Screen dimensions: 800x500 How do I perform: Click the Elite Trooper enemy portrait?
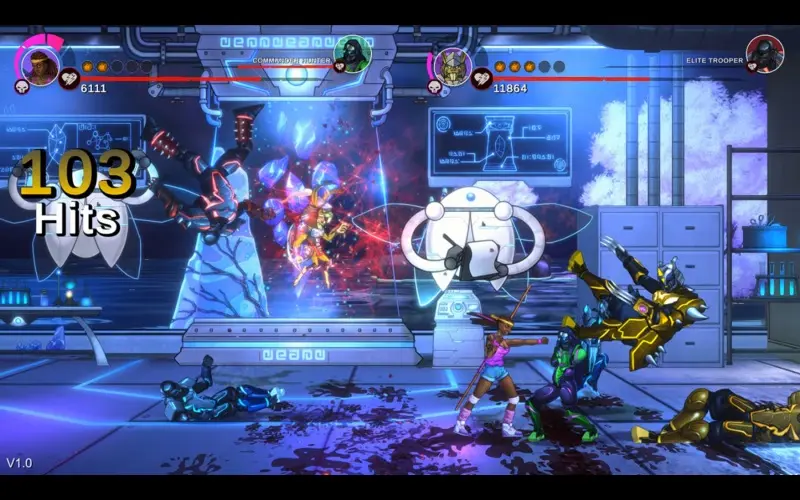click(x=765, y=53)
